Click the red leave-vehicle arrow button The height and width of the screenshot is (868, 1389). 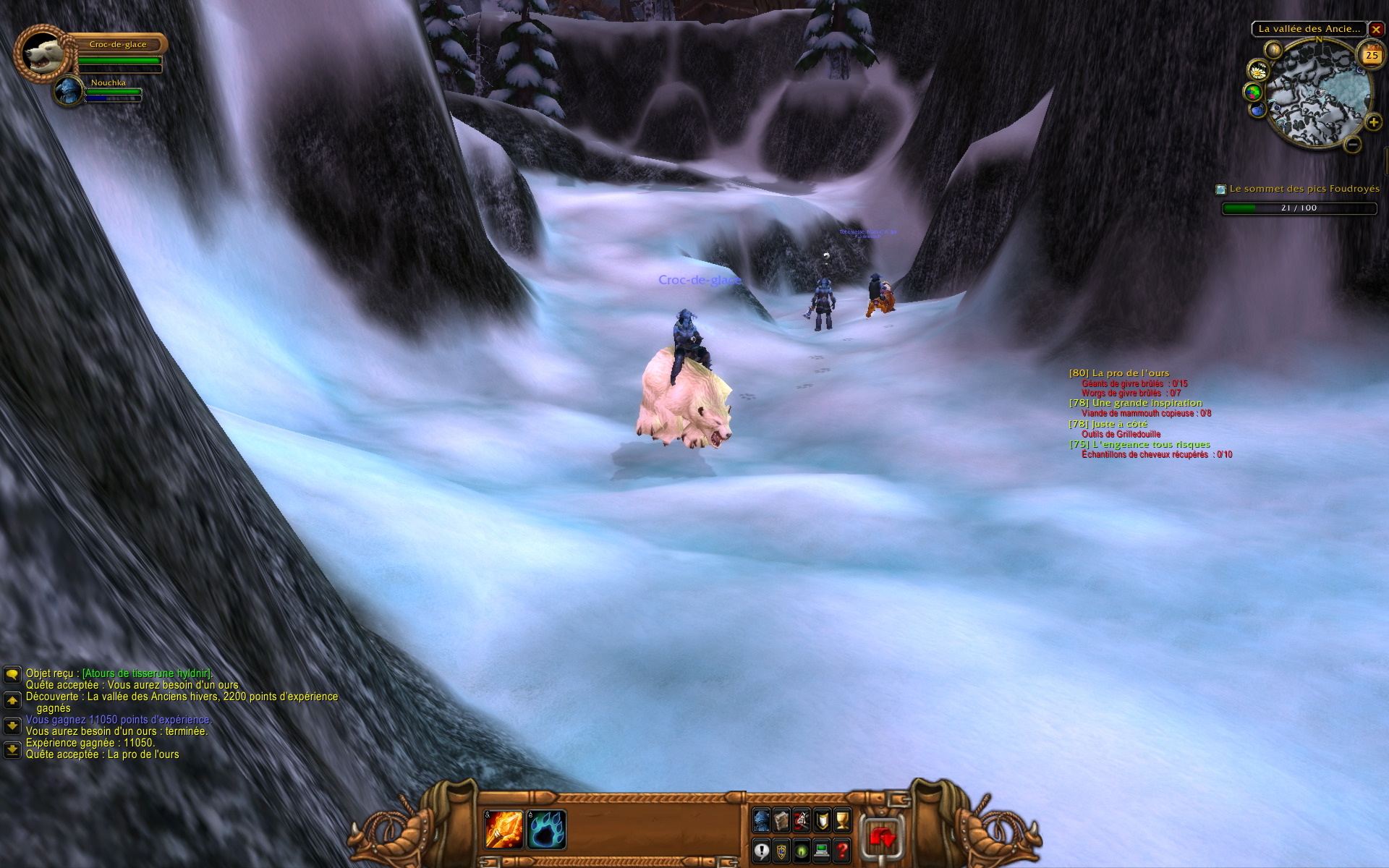tap(882, 838)
